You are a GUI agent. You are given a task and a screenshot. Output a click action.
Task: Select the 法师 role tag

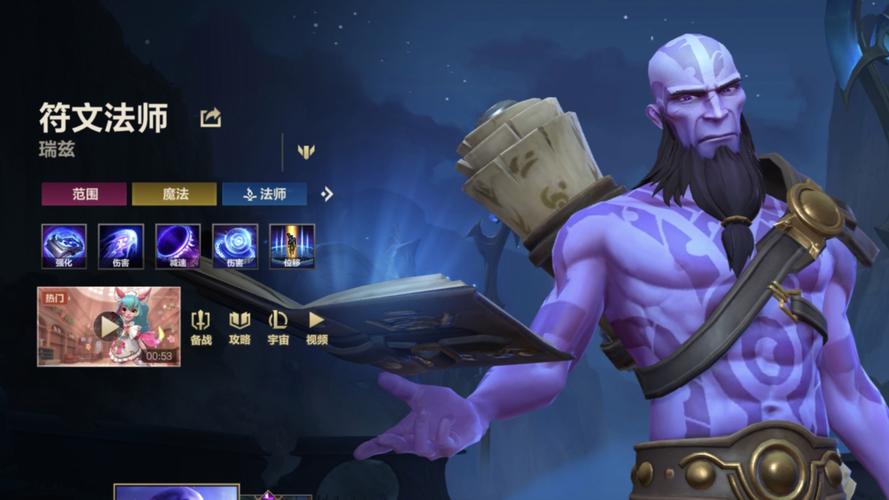(x=264, y=194)
